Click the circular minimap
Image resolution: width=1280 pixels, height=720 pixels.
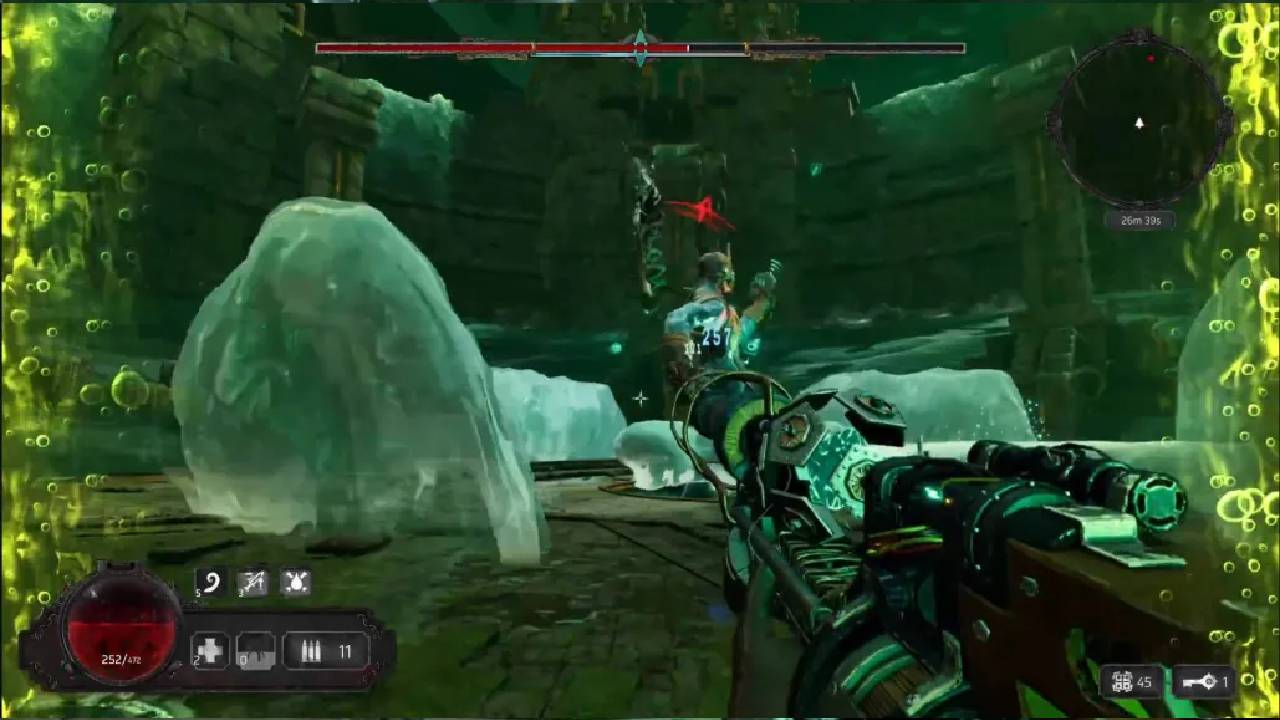click(x=1138, y=123)
